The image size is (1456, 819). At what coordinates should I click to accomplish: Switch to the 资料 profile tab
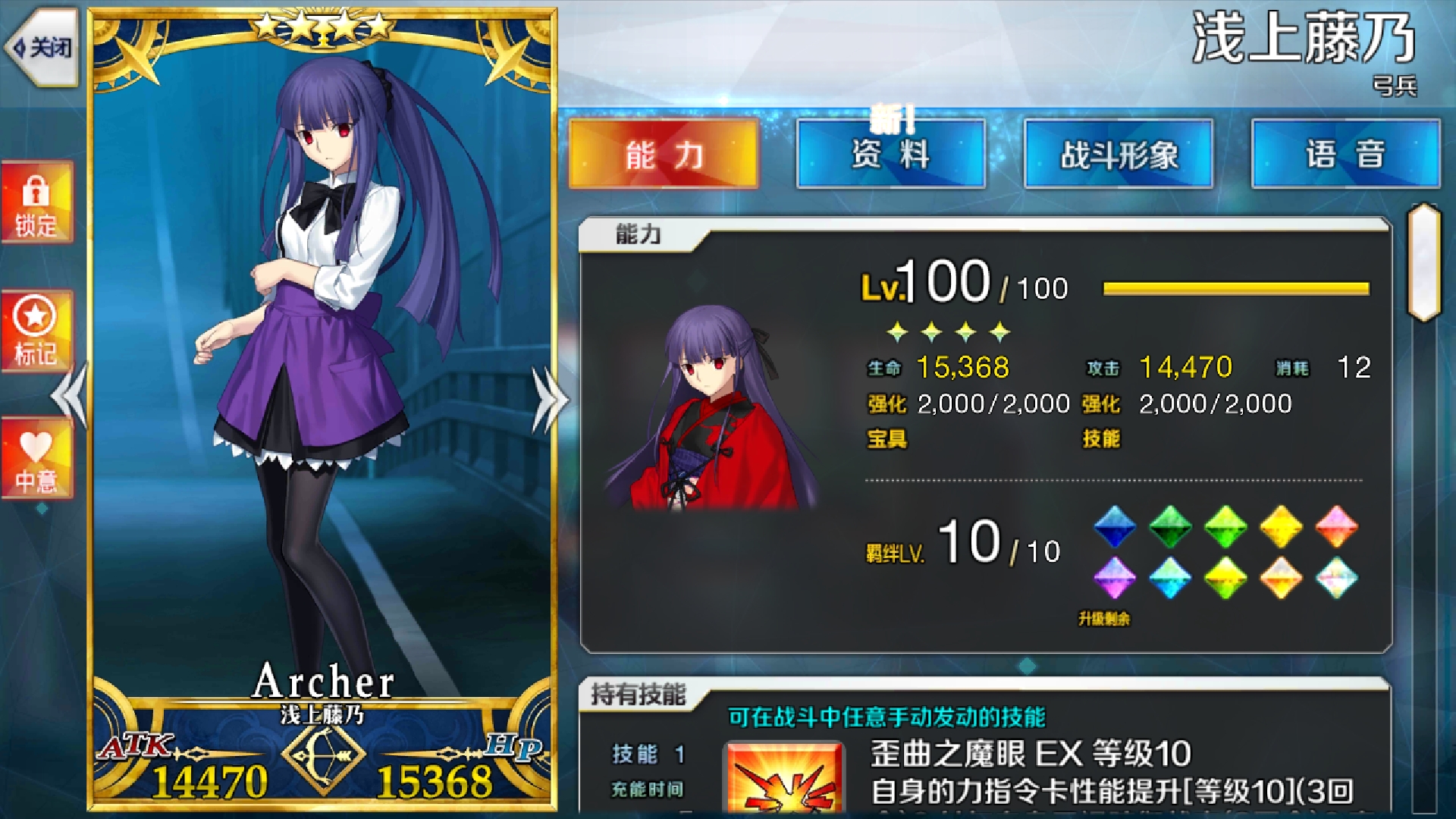point(891,154)
